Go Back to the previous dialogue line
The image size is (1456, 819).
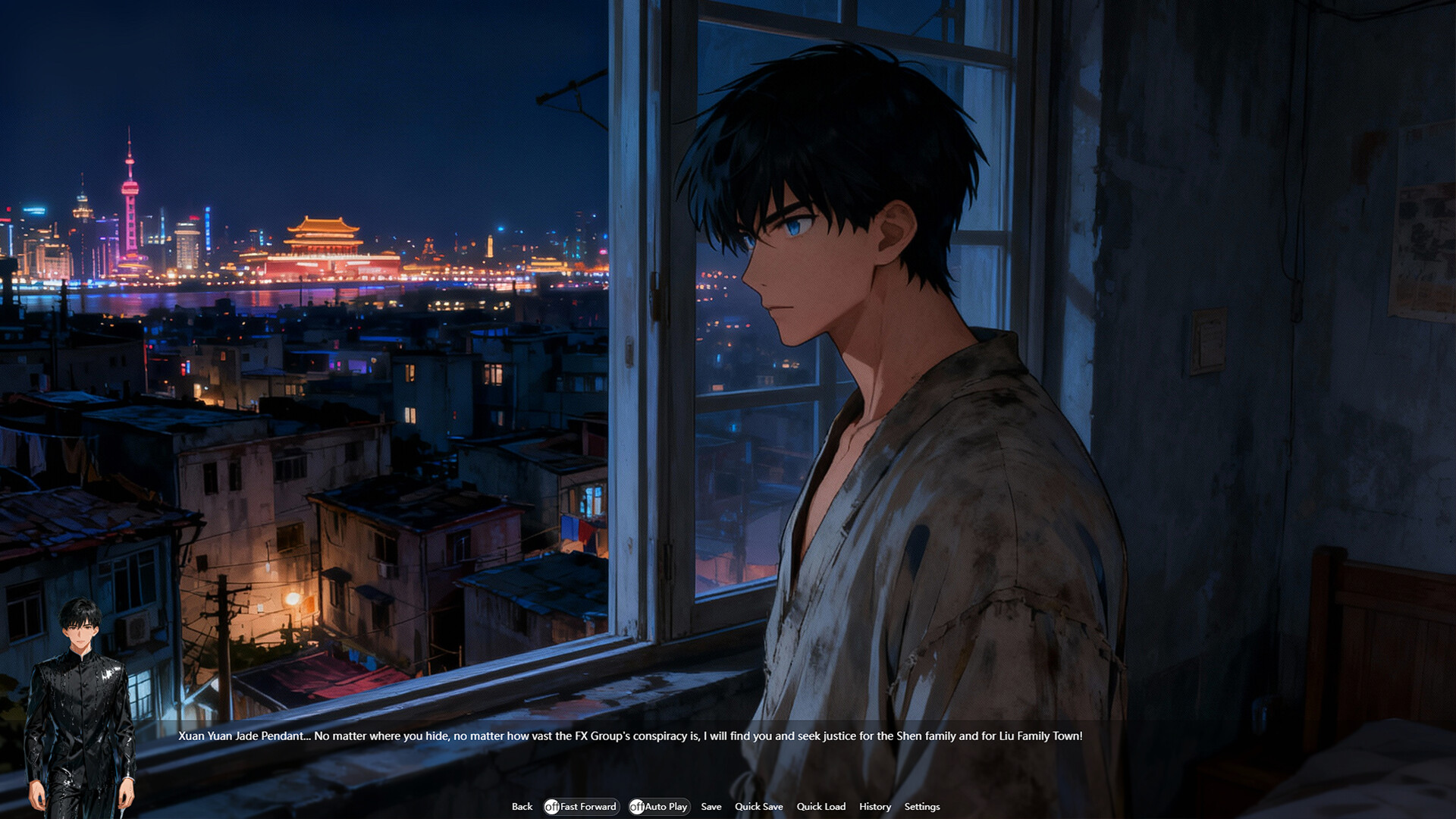522,807
